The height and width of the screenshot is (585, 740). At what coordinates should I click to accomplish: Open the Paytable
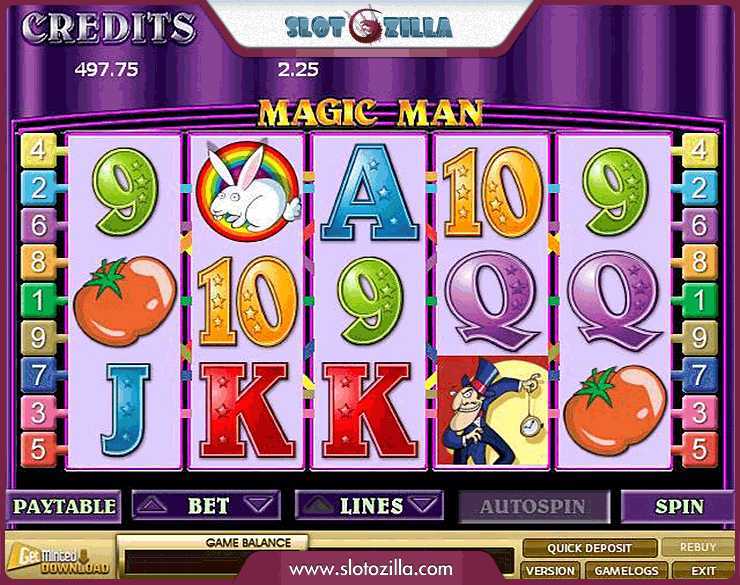[x=63, y=506]
